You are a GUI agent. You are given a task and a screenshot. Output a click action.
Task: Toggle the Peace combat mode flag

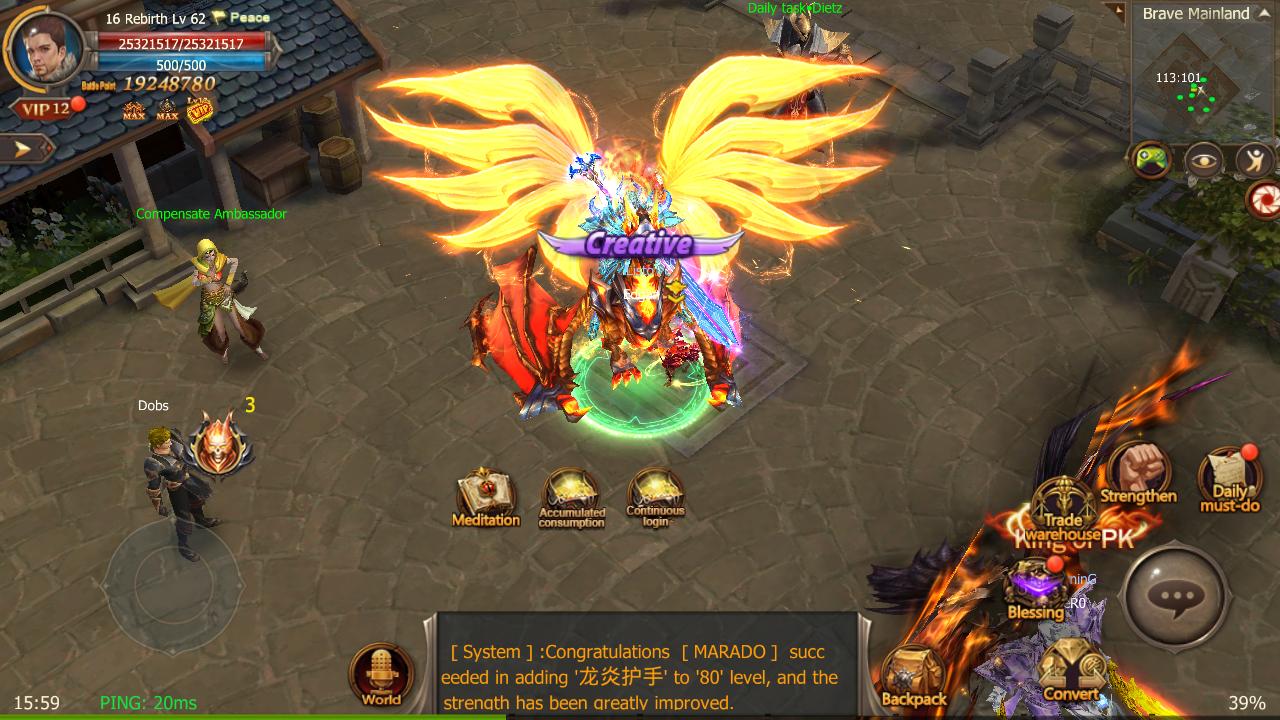(x=240, y=18)
